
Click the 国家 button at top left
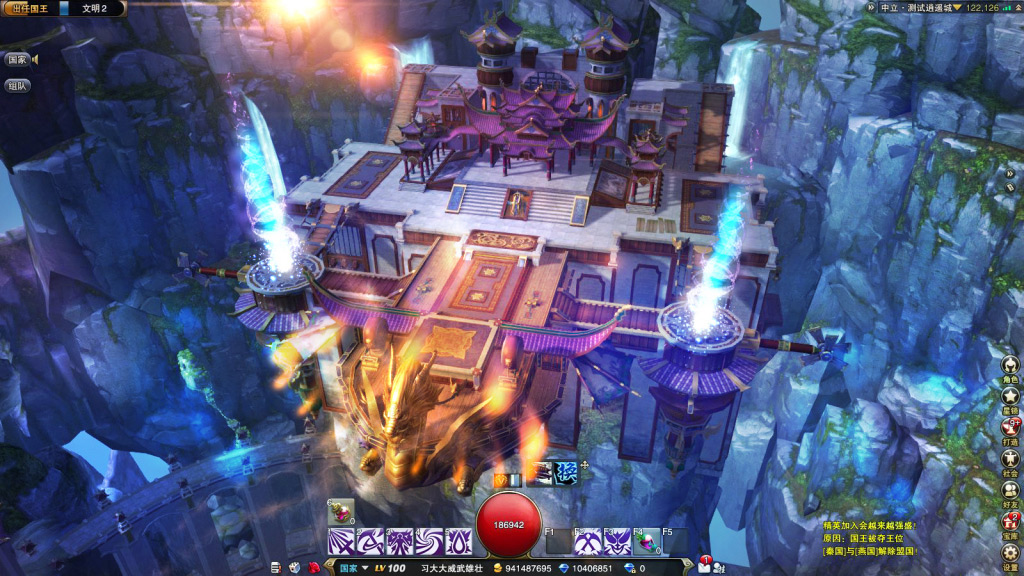point(18,60)
